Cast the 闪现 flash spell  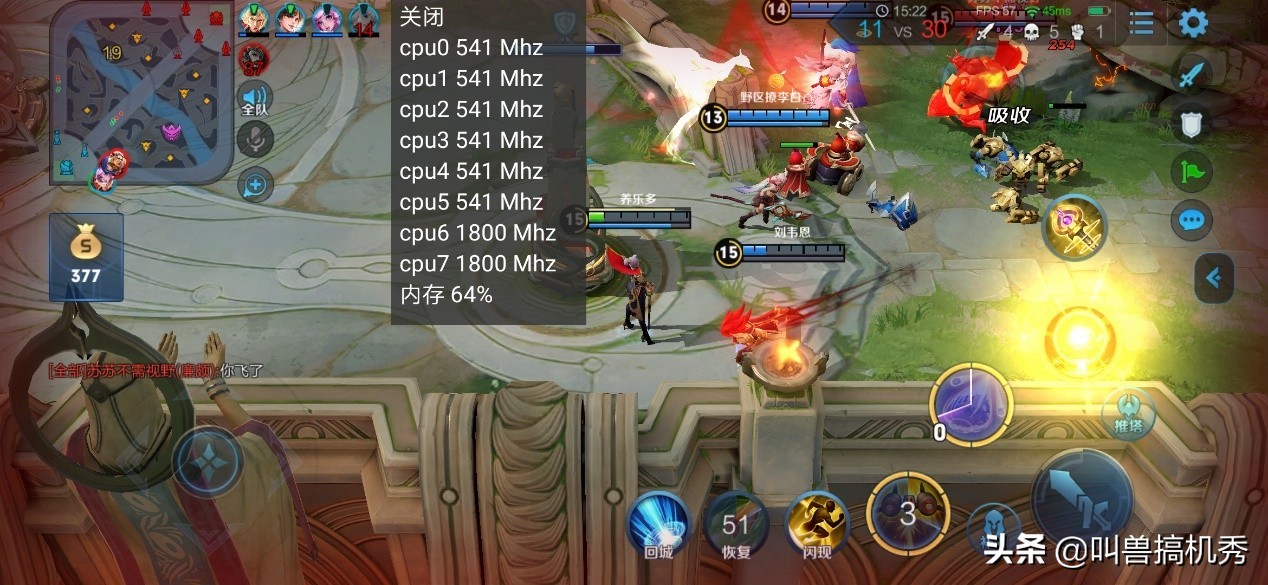[816, 524]
